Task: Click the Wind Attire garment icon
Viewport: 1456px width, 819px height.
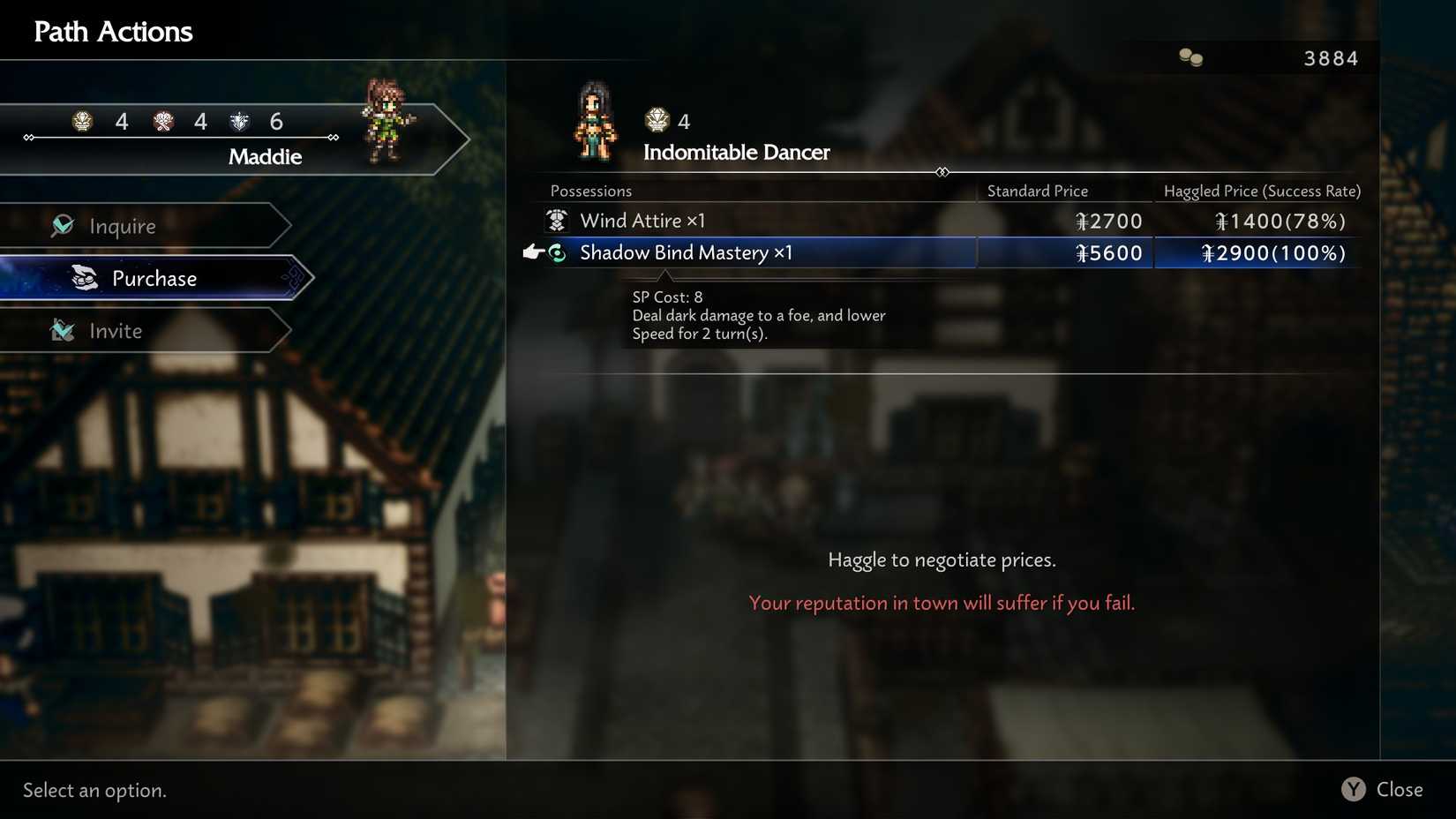Action: point(557,220)
